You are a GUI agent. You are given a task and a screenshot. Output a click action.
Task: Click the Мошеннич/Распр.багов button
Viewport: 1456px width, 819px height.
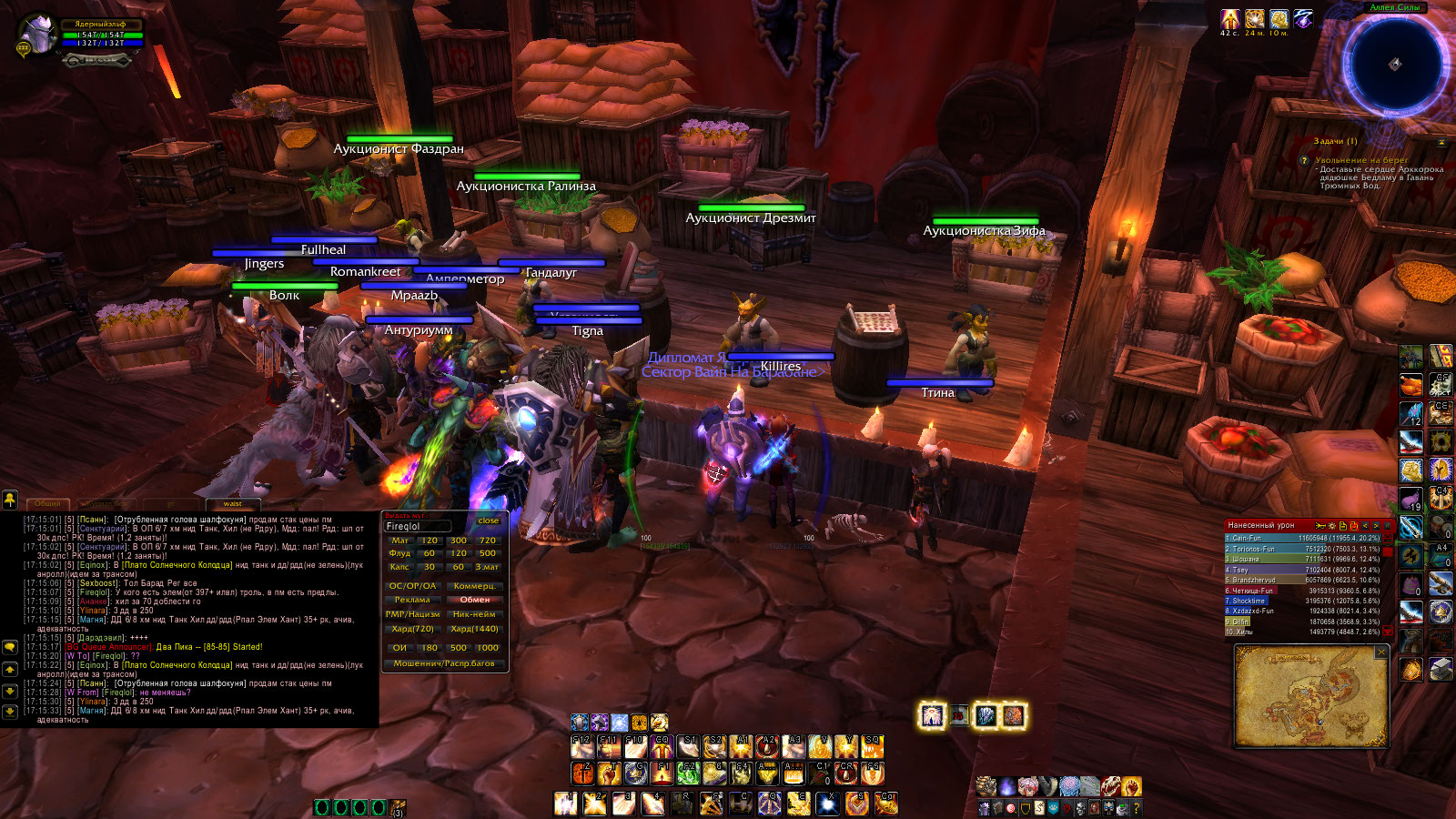tap(444, 663)
